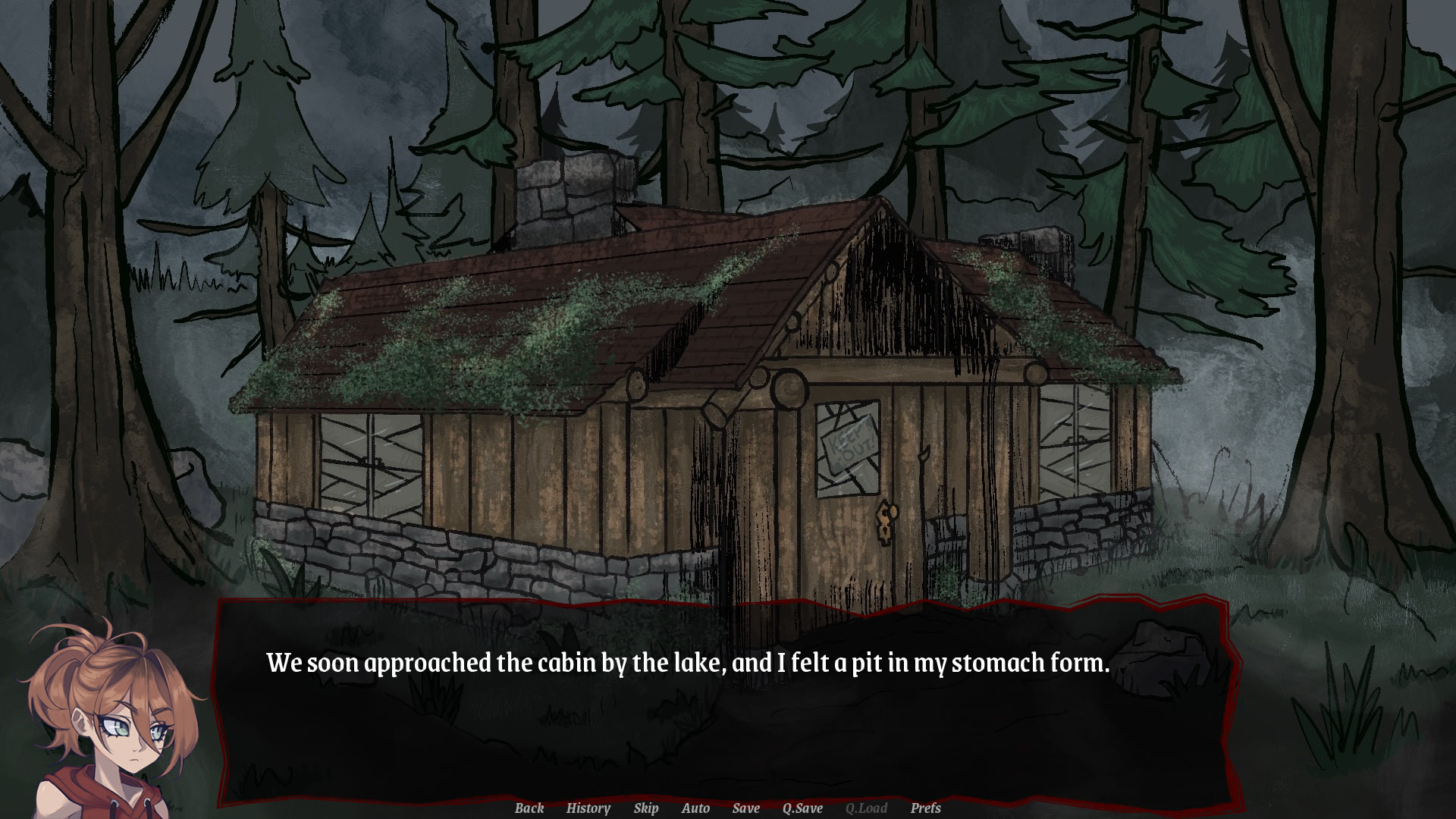Click Q.Save to quick save
Screen dimensions: 1456x819
802,808
